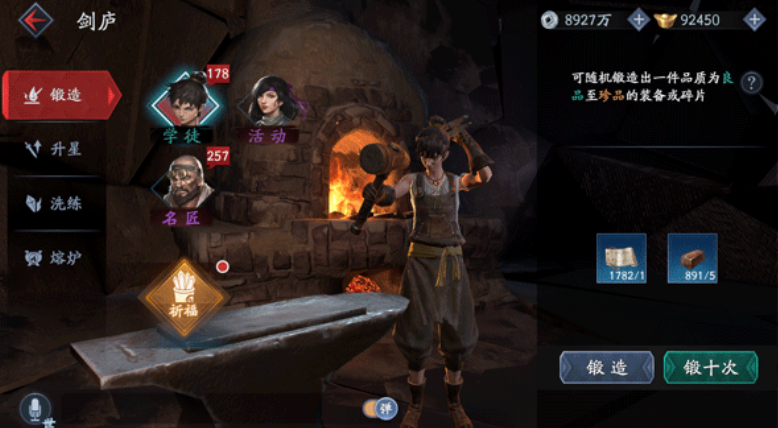Viewport: 778px width, 428px height.
Task: Add silver coins with the plus button
Action: (638, 20)
